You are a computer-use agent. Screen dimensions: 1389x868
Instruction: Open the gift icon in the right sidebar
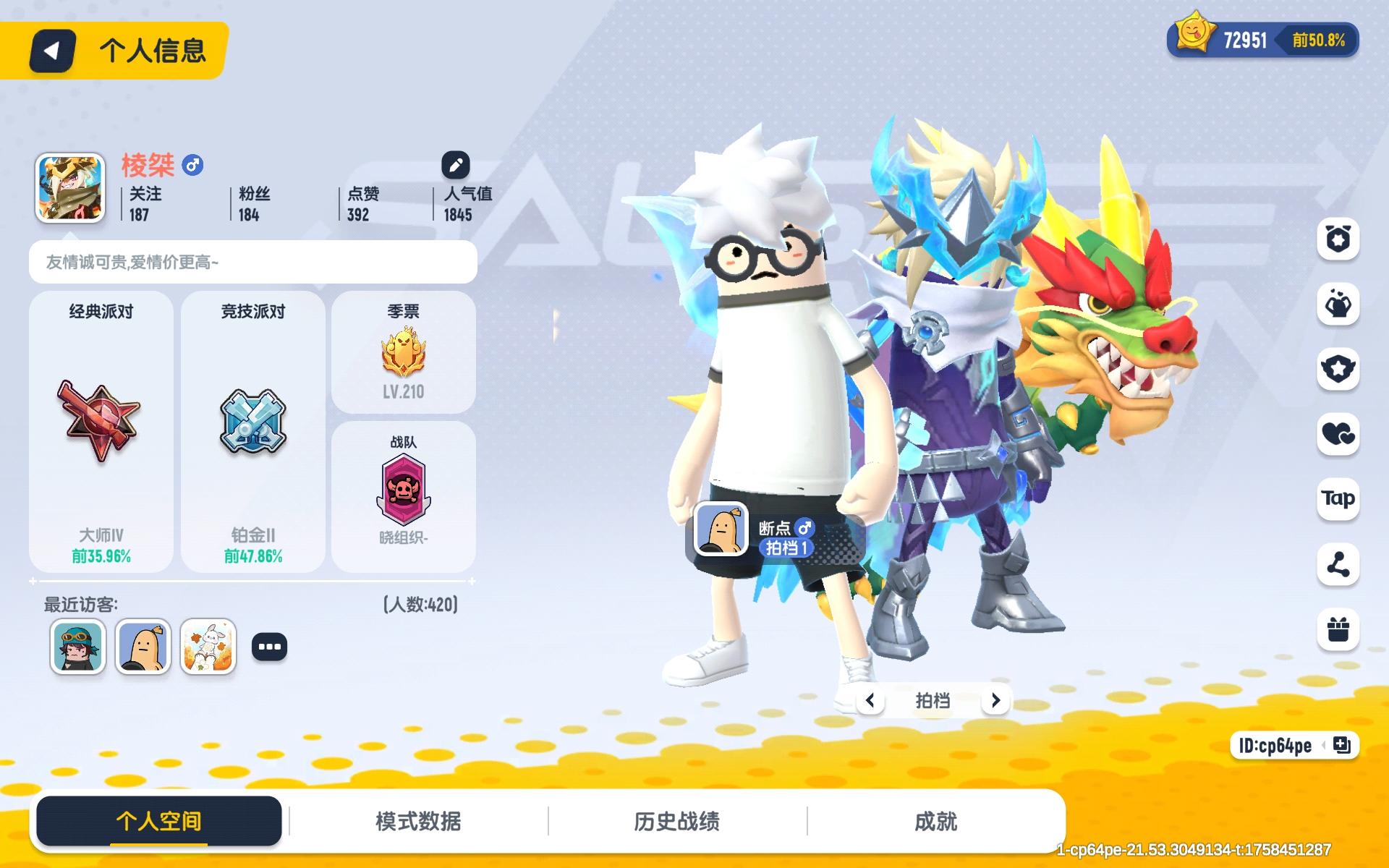1338,631
